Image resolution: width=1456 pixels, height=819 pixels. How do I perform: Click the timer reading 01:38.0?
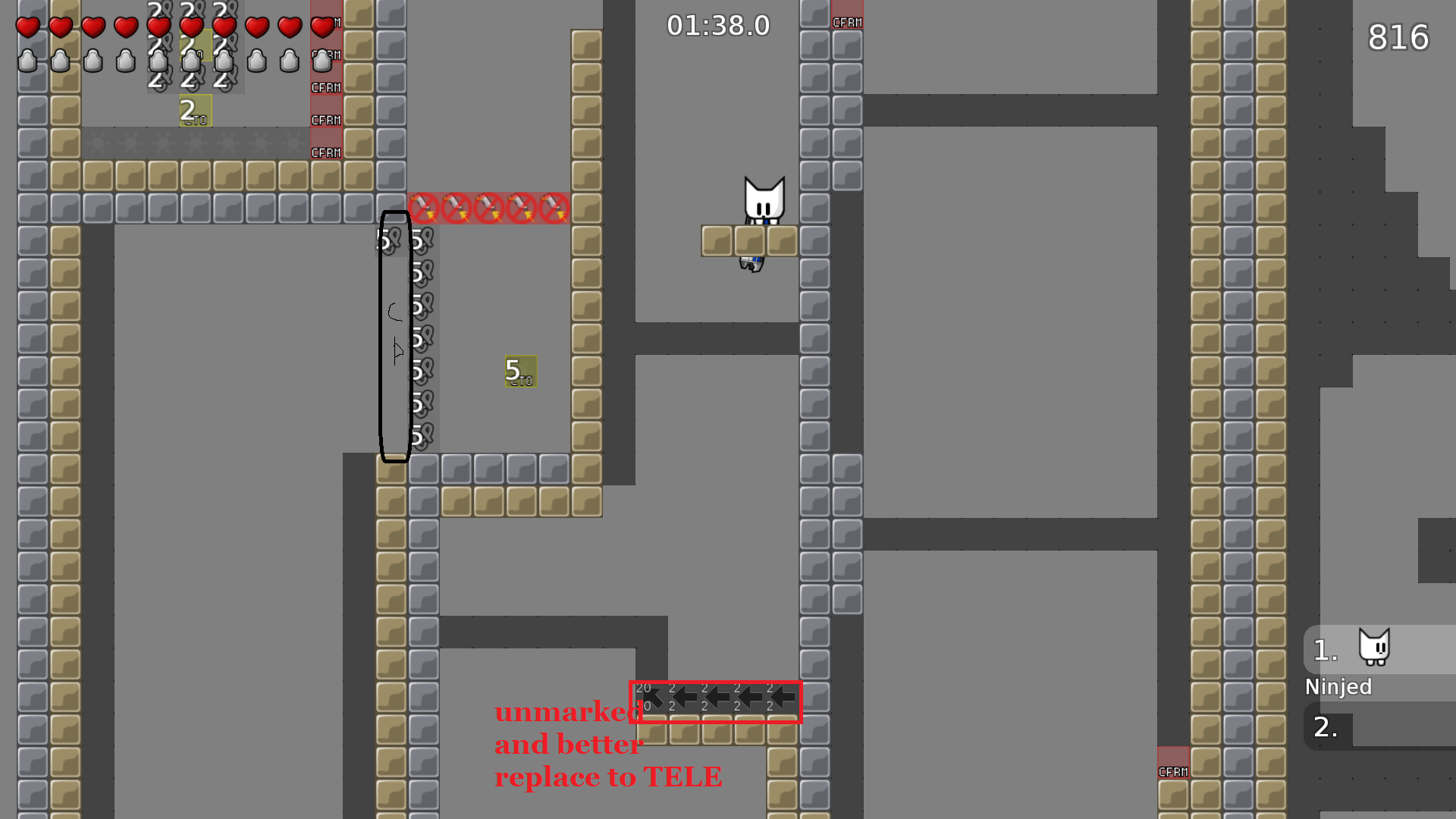717,25
